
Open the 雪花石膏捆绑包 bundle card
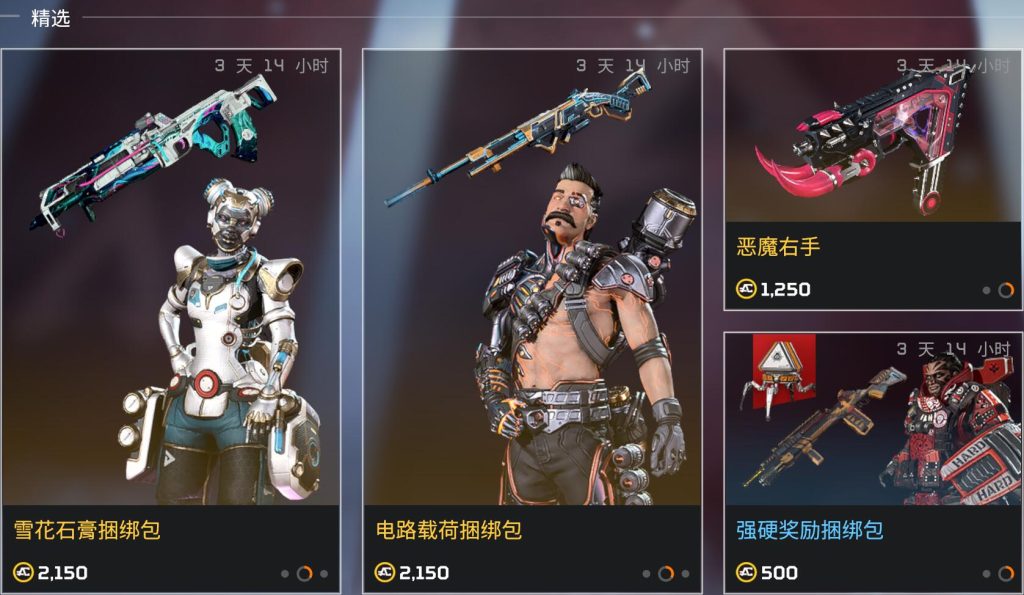171,320
